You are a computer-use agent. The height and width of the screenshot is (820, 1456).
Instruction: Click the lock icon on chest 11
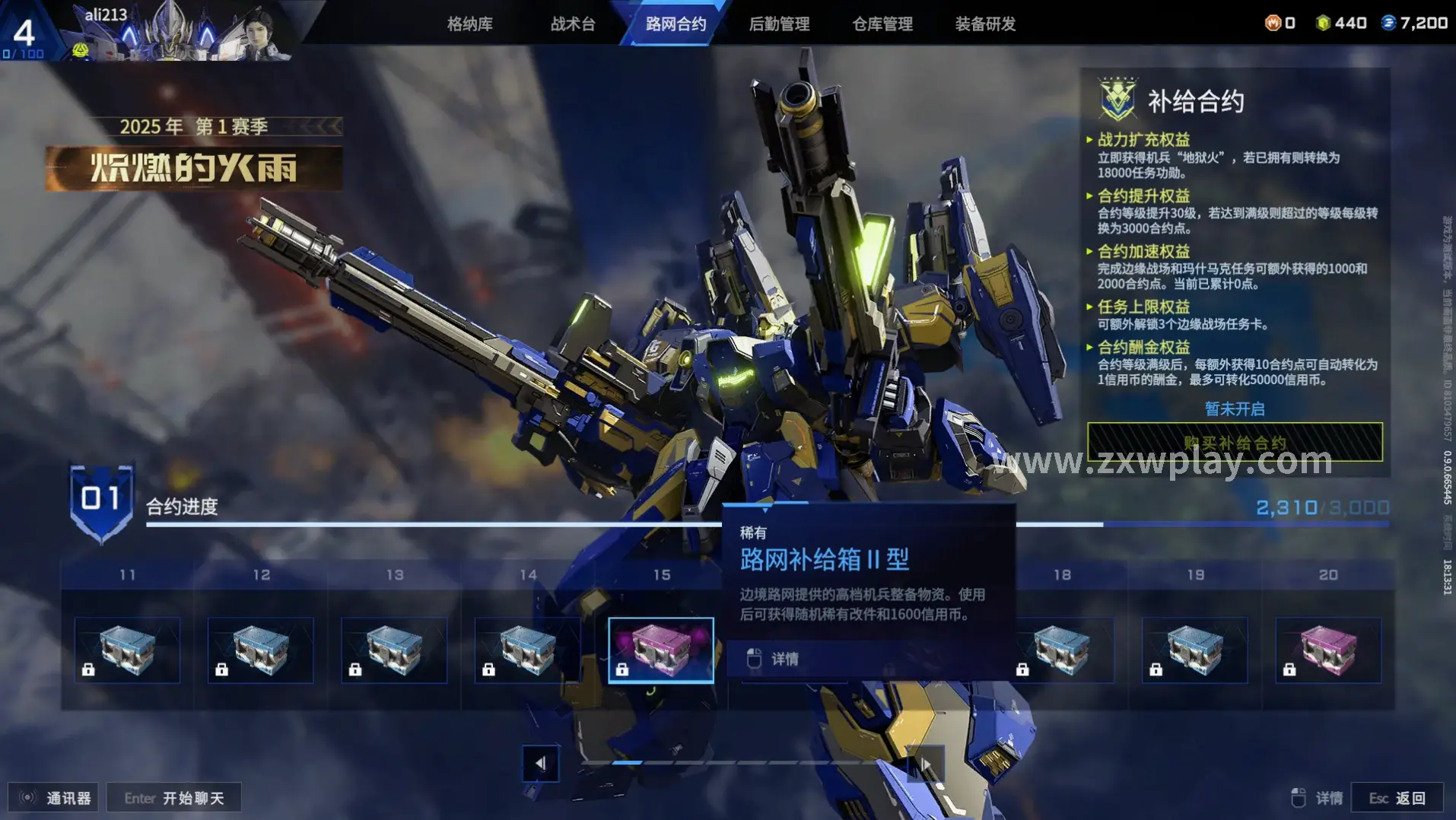pyautogui.click(x=88, y=670)
